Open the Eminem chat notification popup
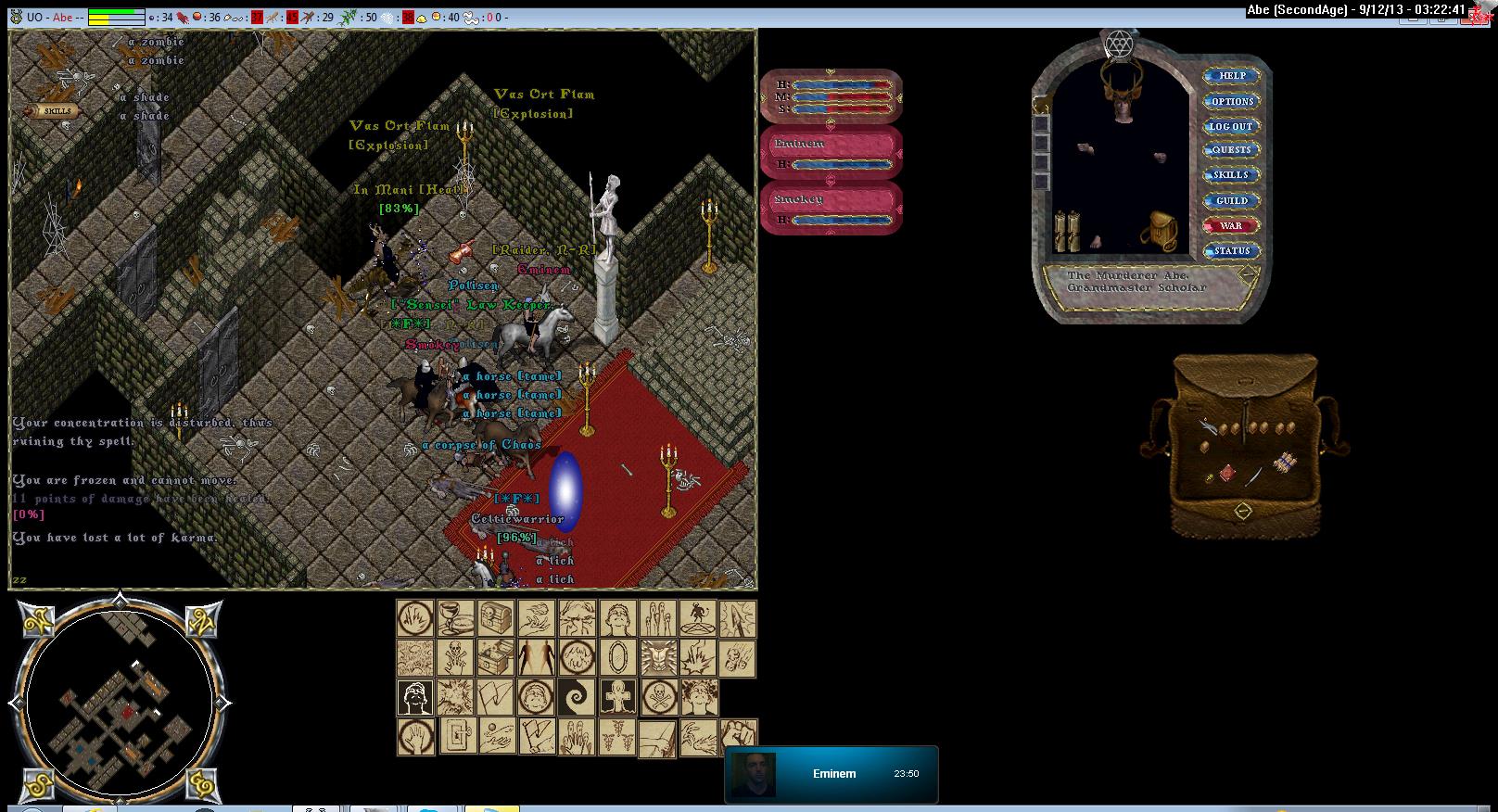This screenshot has height=812, width=1498. [831, 773]
